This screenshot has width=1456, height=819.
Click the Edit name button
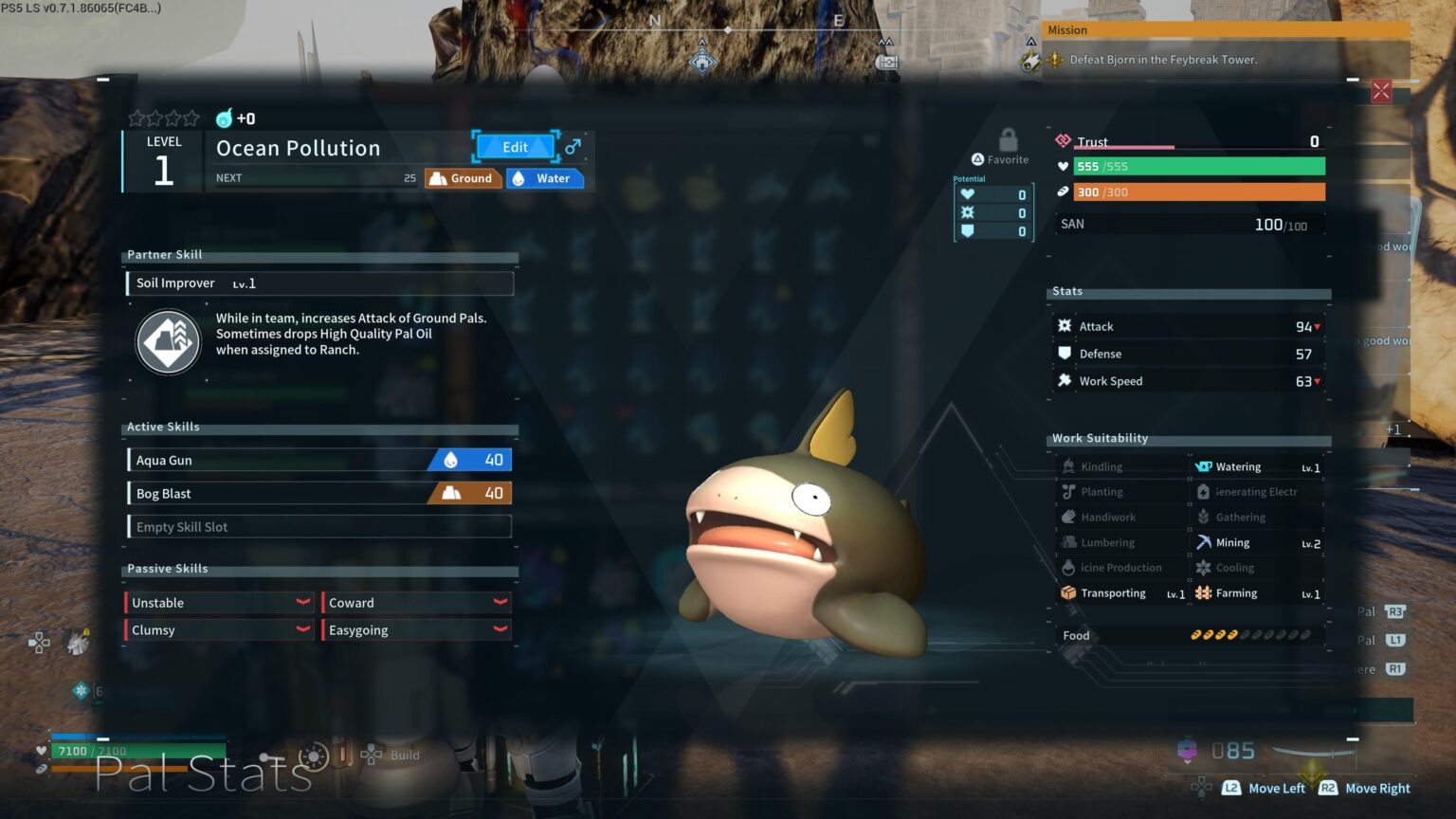click(x=515, y=147)
